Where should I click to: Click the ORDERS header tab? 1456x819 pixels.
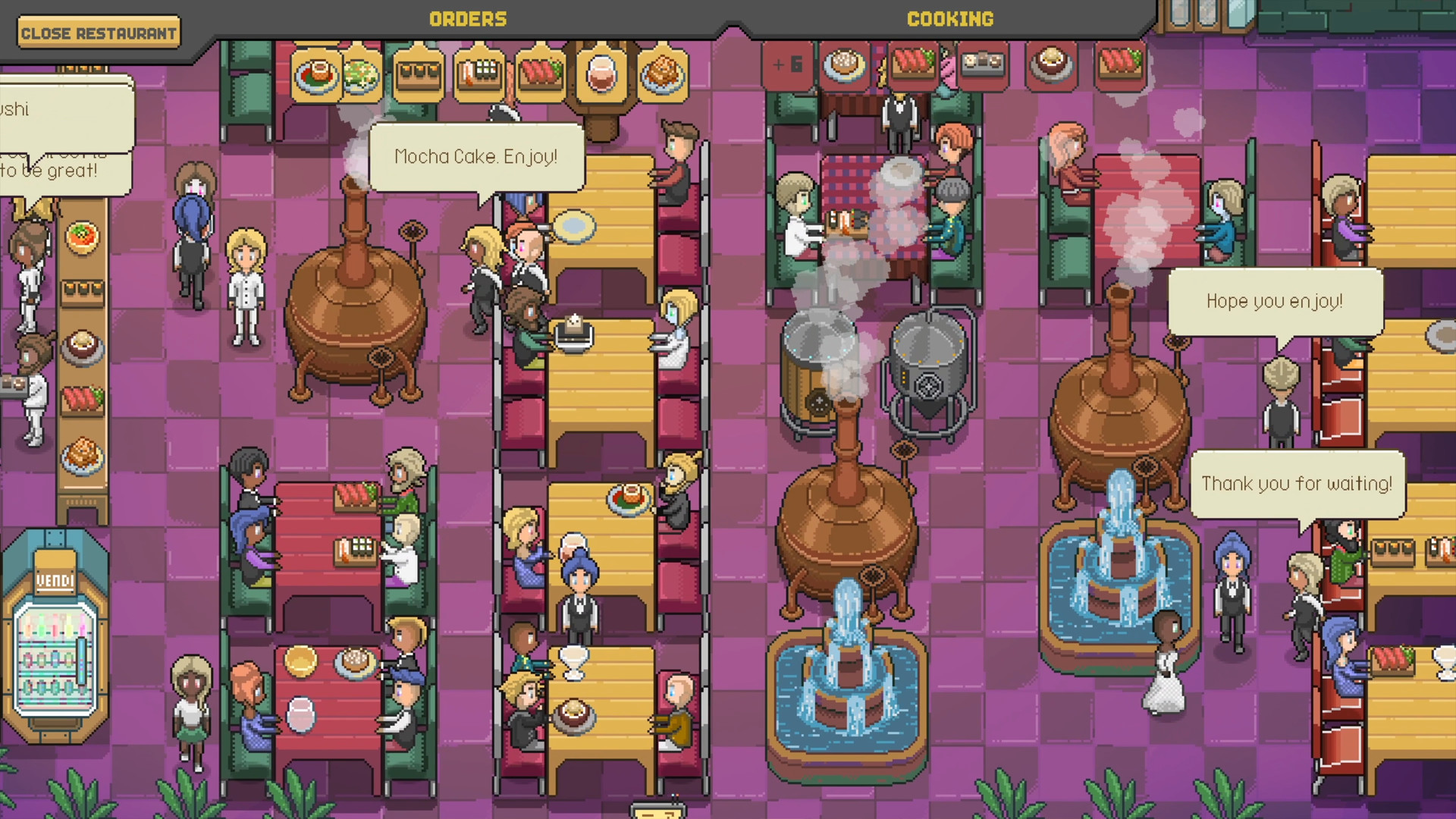[468, 19]
